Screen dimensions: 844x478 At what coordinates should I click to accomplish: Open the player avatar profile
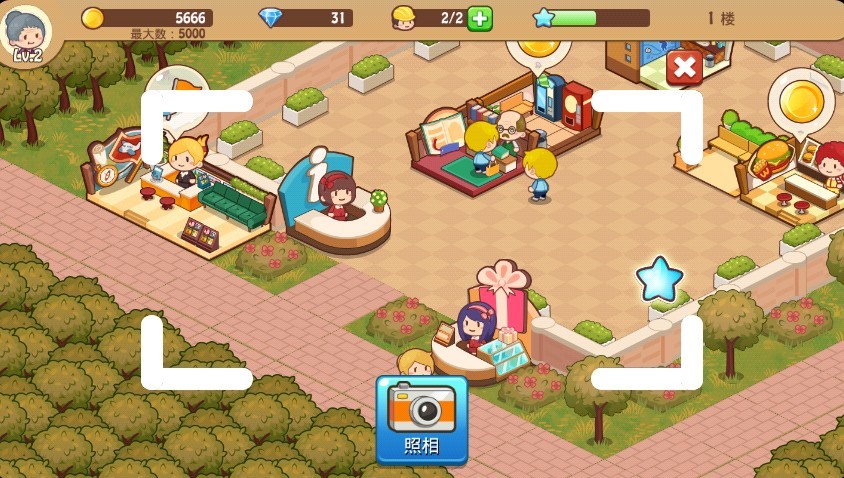coord(27,32)
